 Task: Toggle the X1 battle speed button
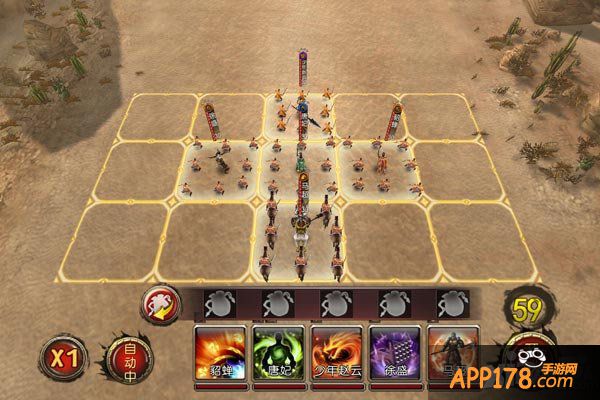(x=63, y=356)
